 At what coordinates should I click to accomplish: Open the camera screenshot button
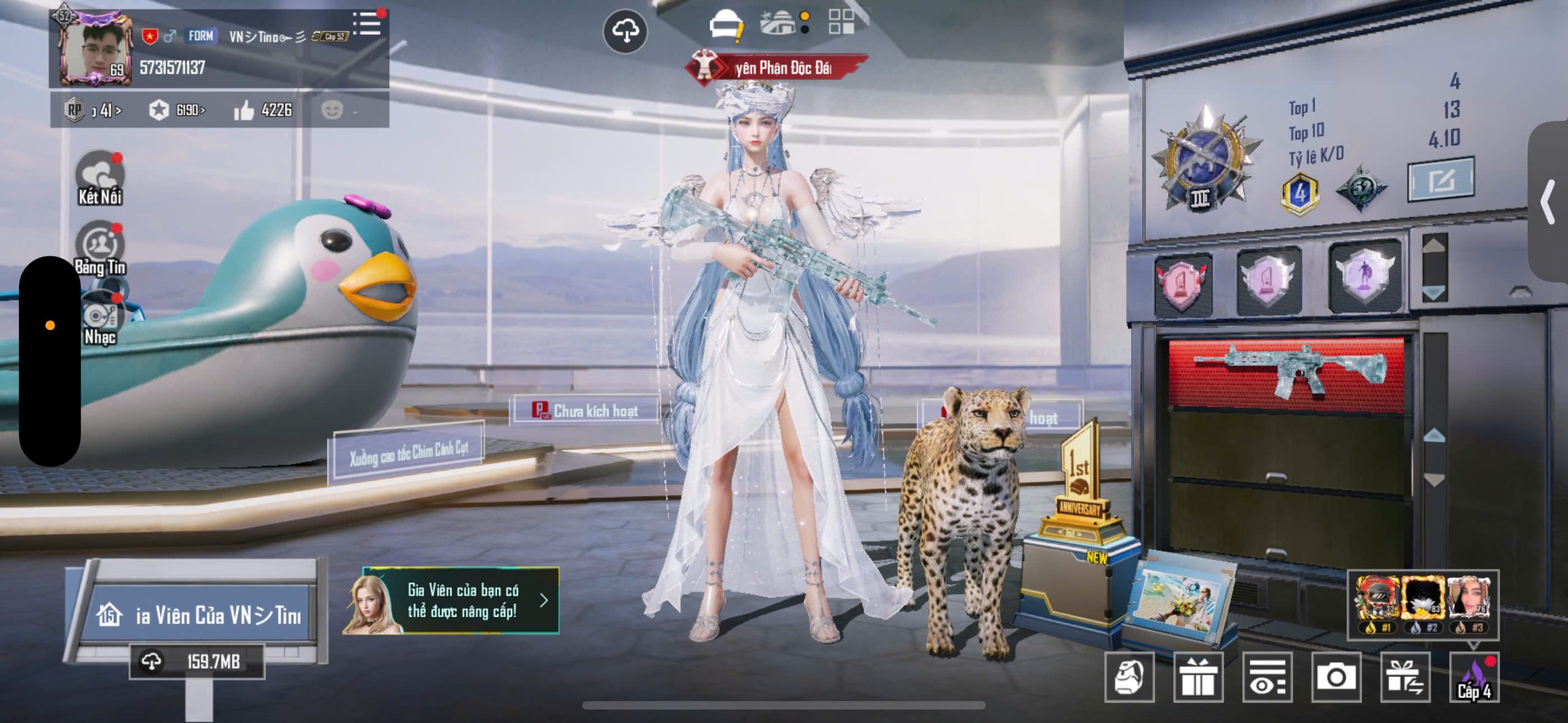1336,677
